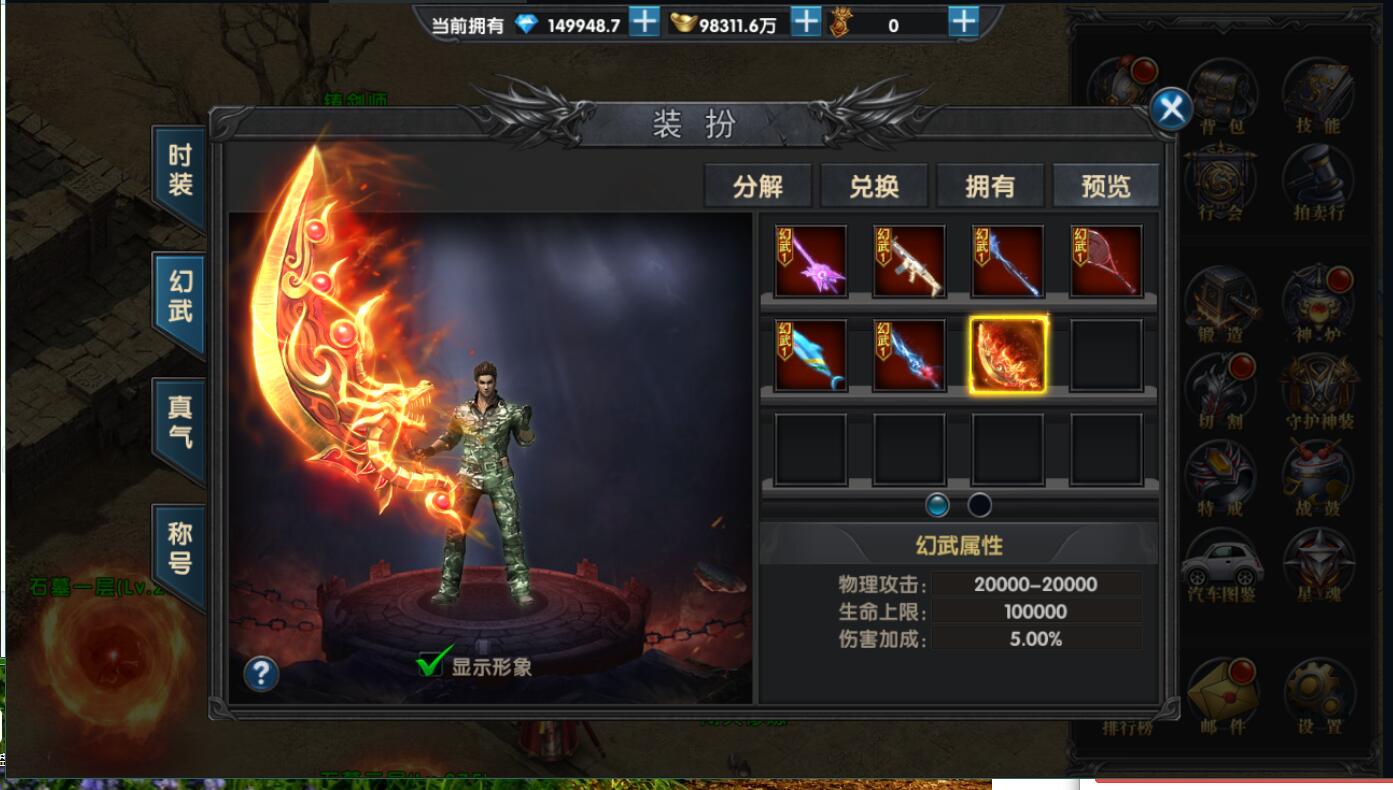This screenshot has width=1393, height=790.
Task: Select the 真气 tab
Action: [x=180, y=423]
